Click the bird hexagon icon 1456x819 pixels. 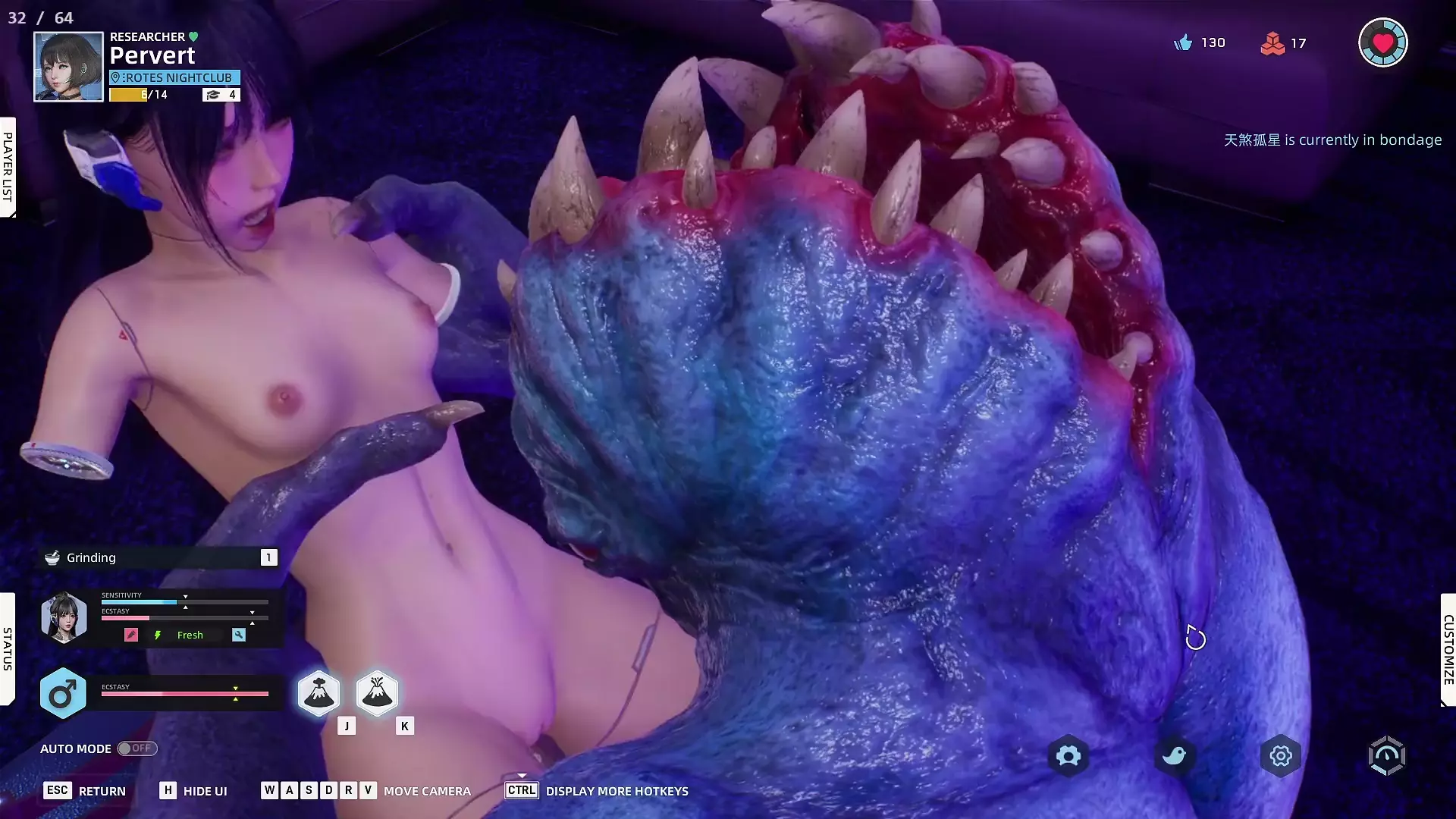coord(1174,755)
